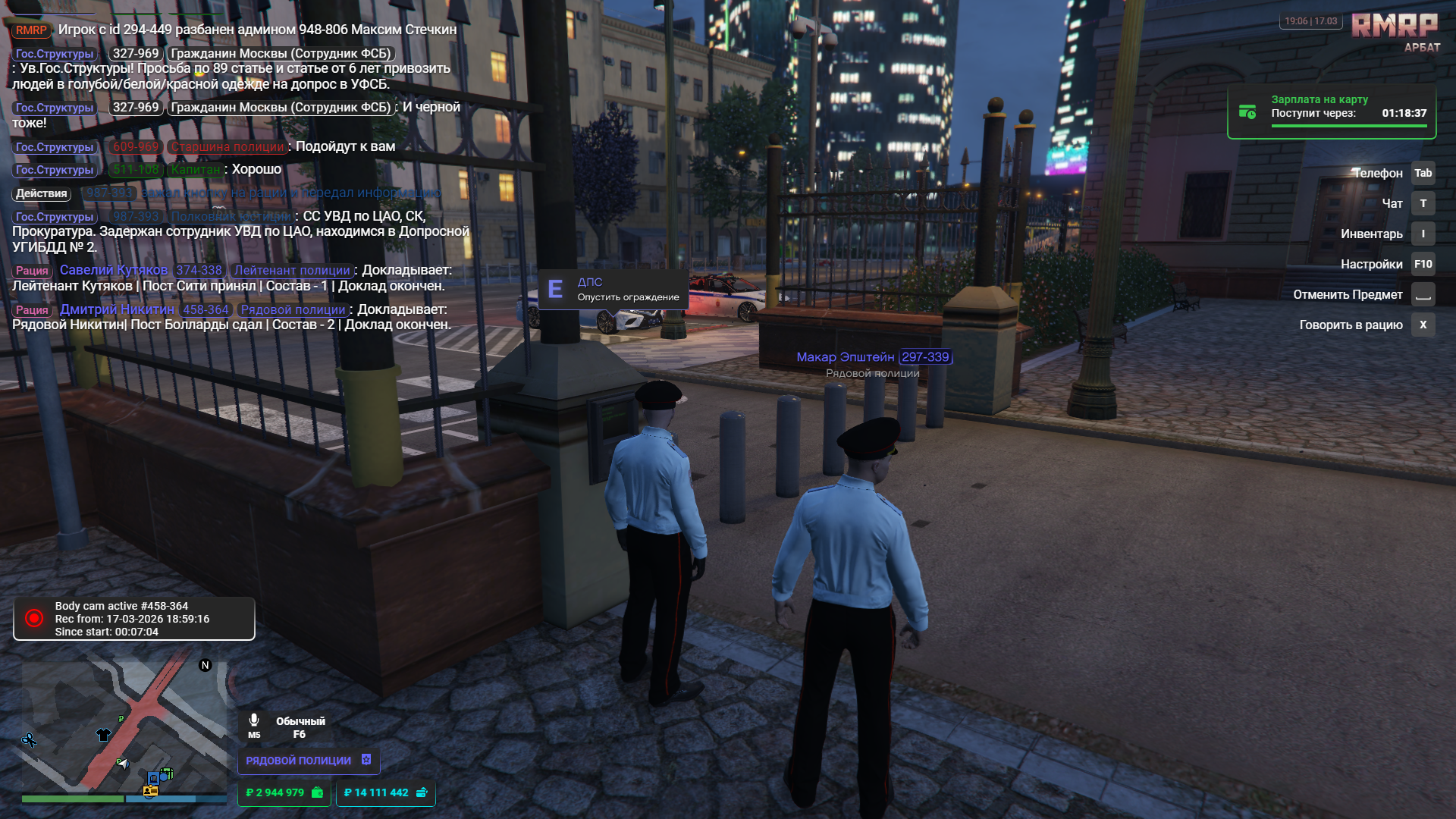This screenshot has width=1456, height=819.
Task: Select the scissors barber marker on minimap
Action: click(29, 739)
